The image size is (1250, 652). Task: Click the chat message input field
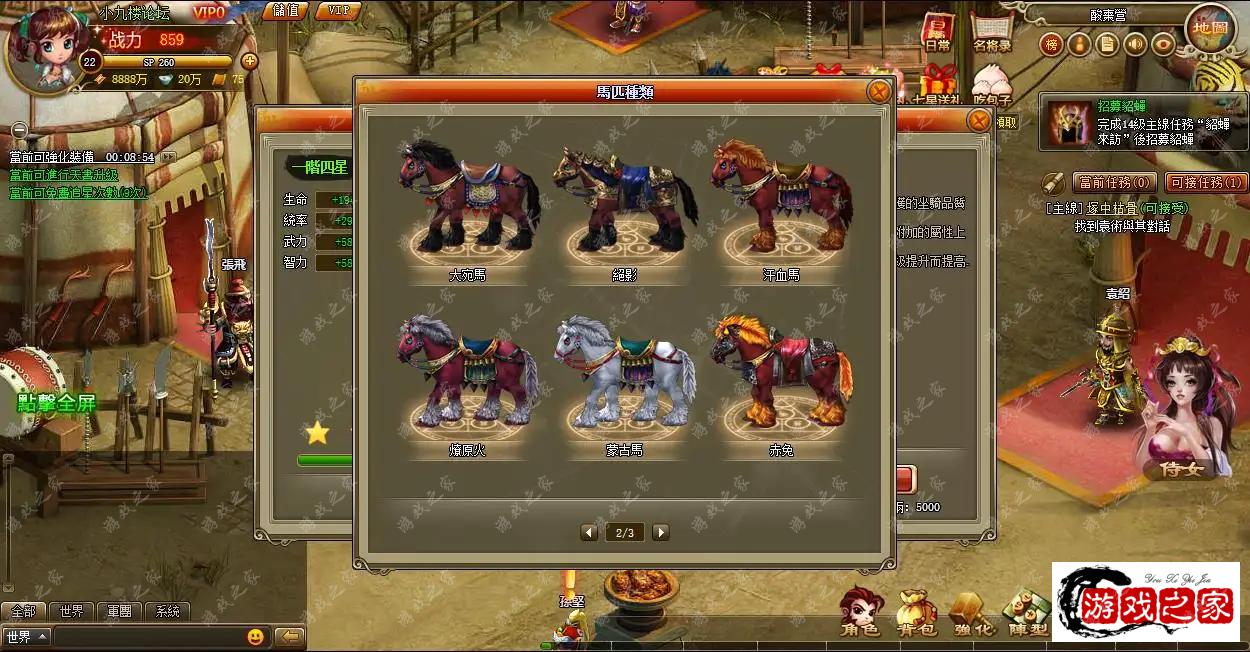click(148, 637)
